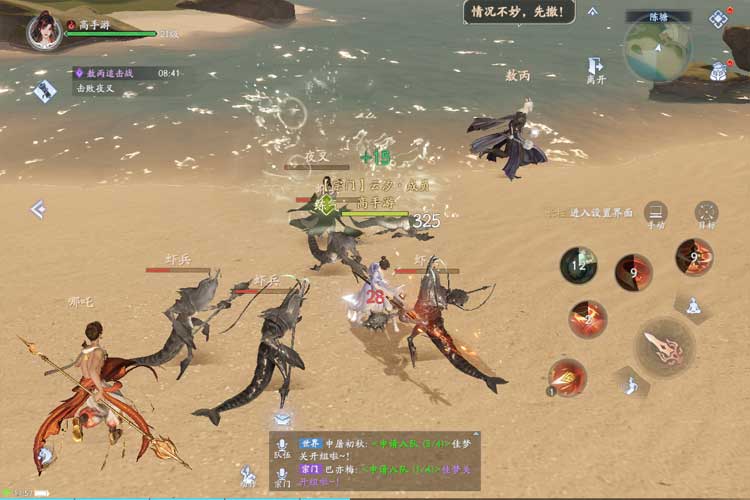750x500 pixels.
Task: Open the player portrait for 高手游
Action: tap(42, 30)
